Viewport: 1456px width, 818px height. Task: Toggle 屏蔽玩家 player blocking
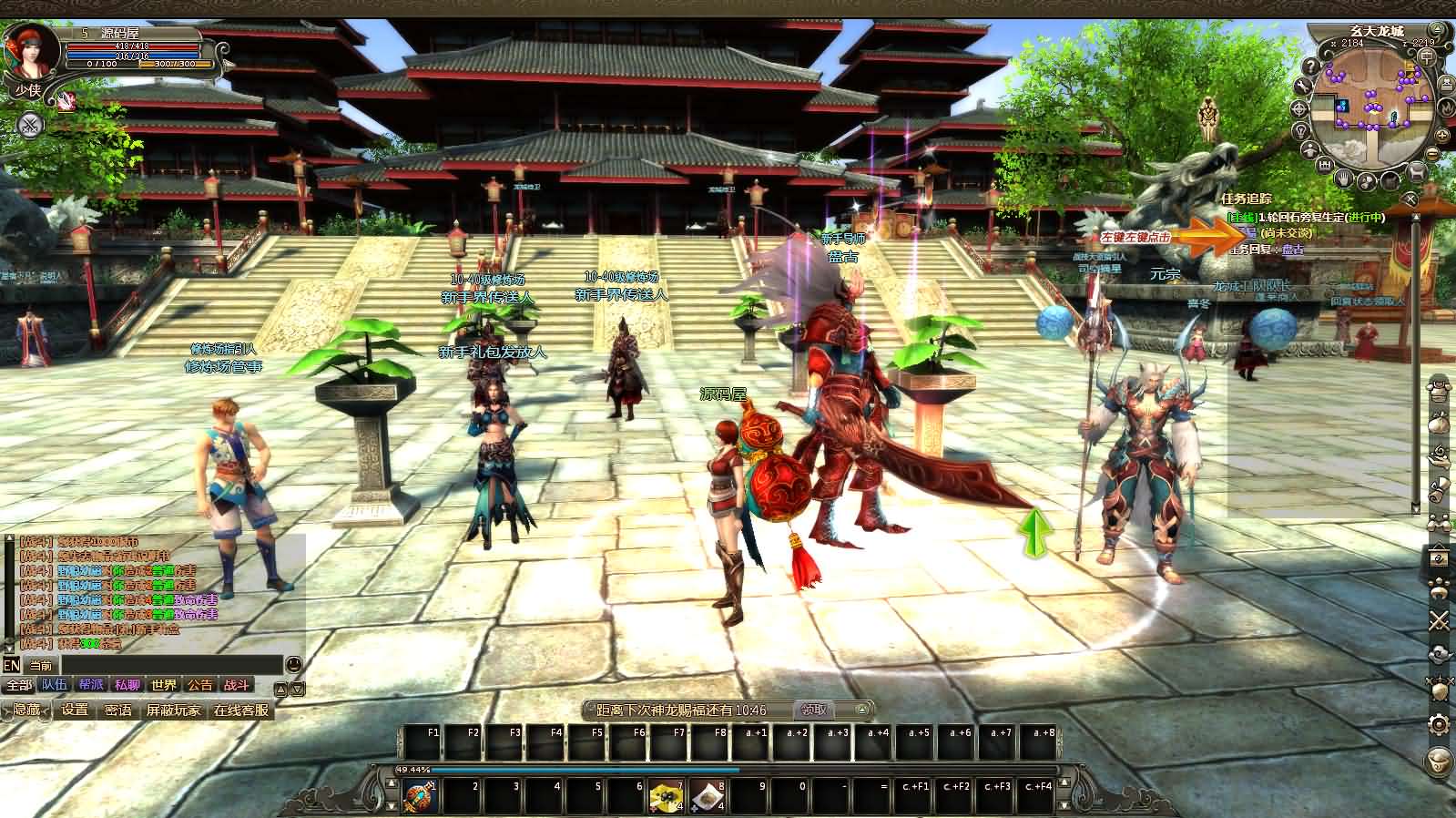(173, 710)
